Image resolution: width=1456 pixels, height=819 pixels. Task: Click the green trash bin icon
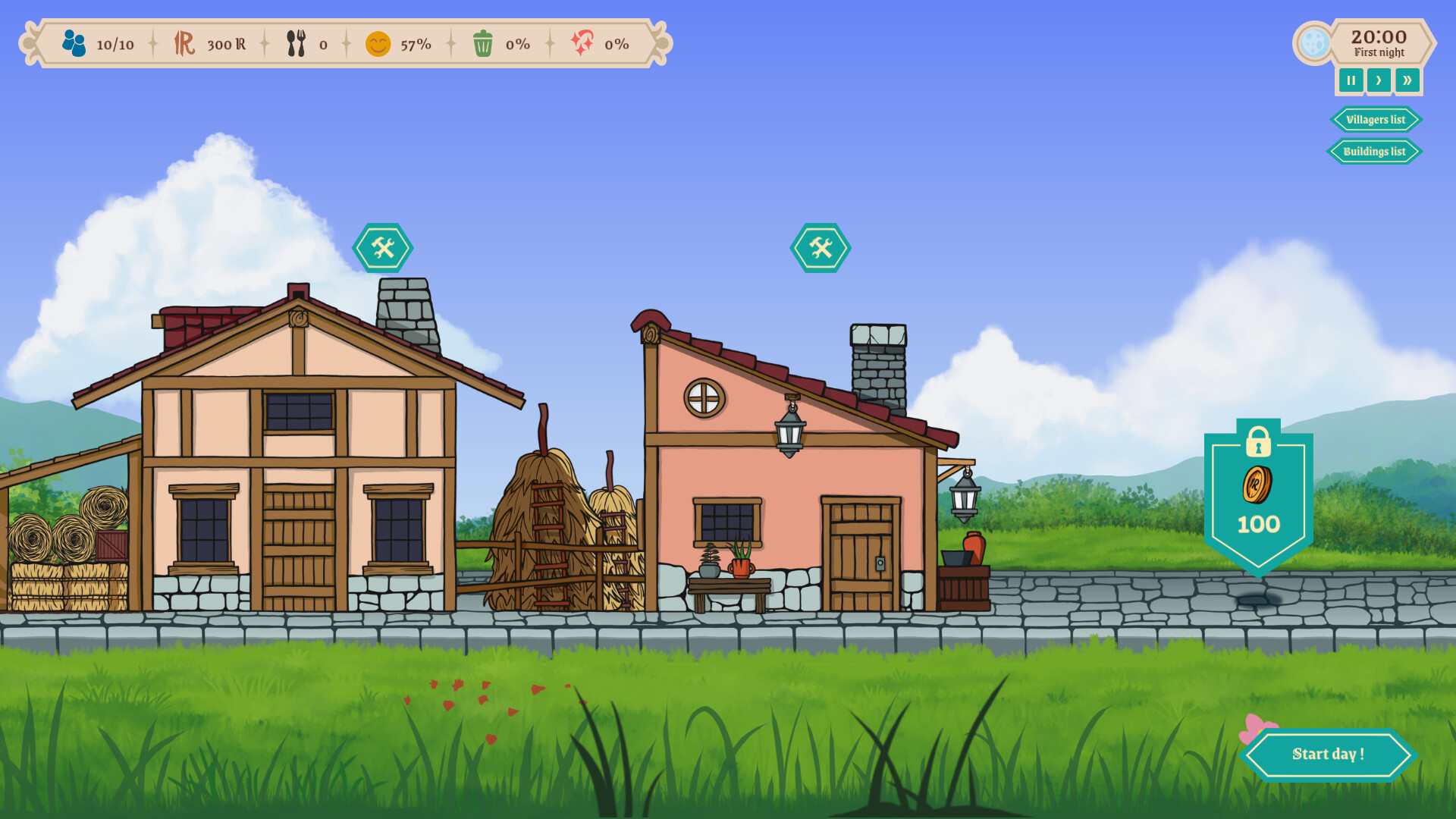pyautogui.click(x=483, y=44)
